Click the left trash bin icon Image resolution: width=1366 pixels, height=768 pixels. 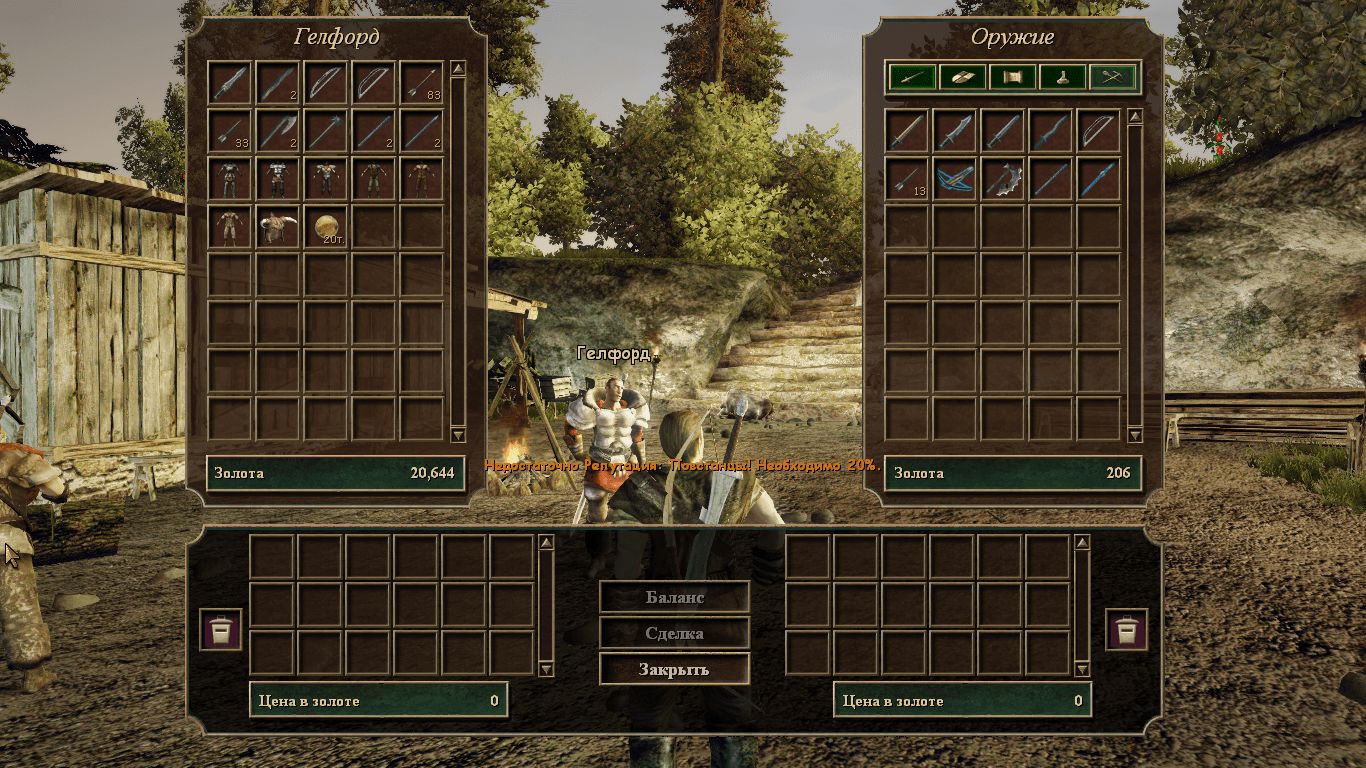click(x=220, y=630)
